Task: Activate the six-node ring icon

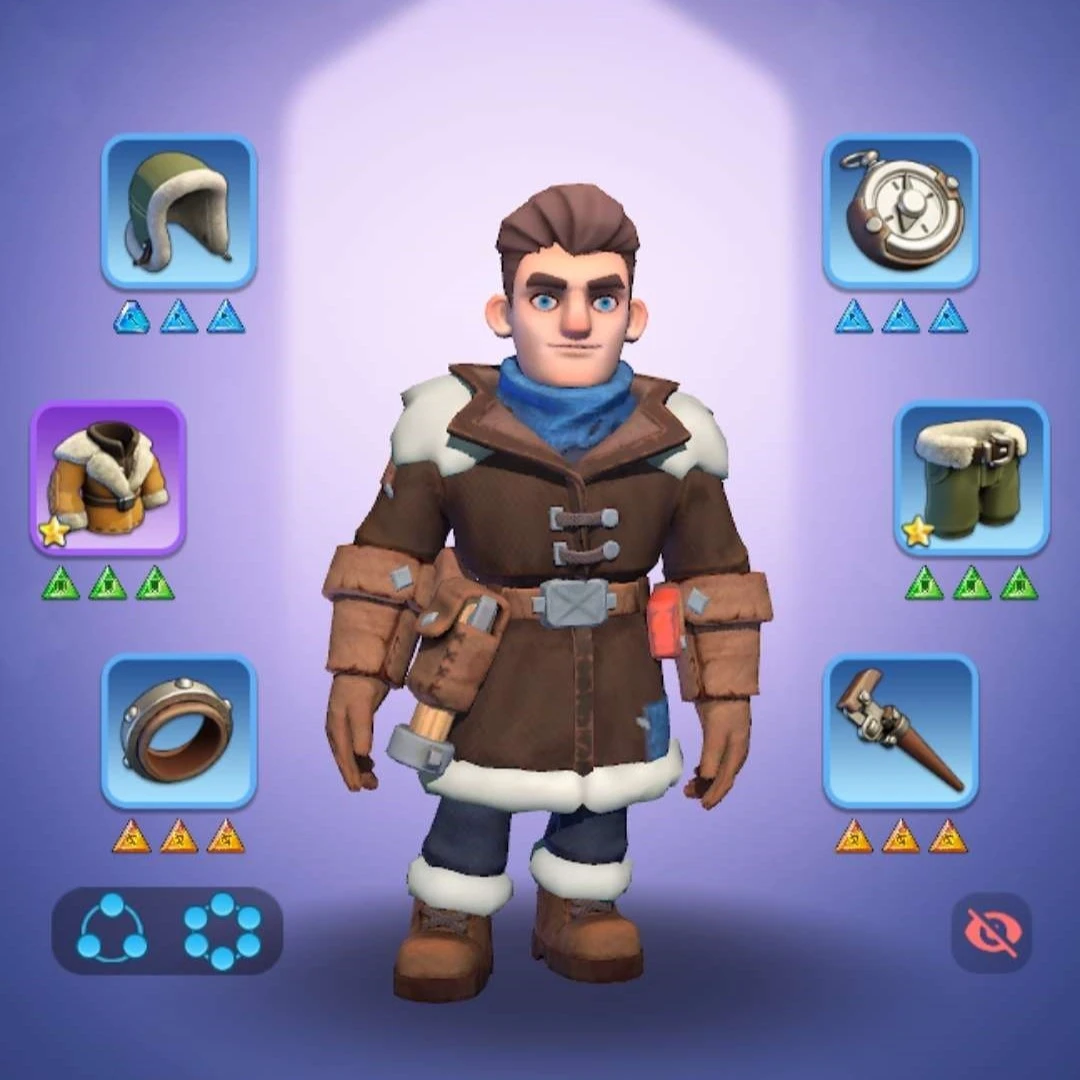Action: click(222, 930)
